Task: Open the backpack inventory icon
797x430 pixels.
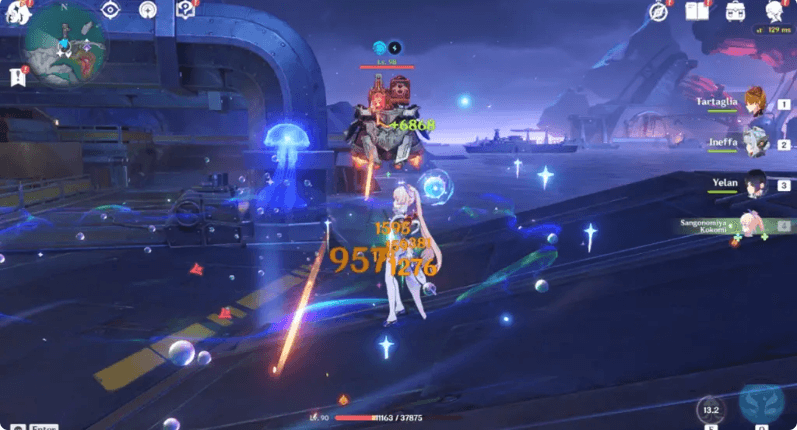Action: pos(733,12)
